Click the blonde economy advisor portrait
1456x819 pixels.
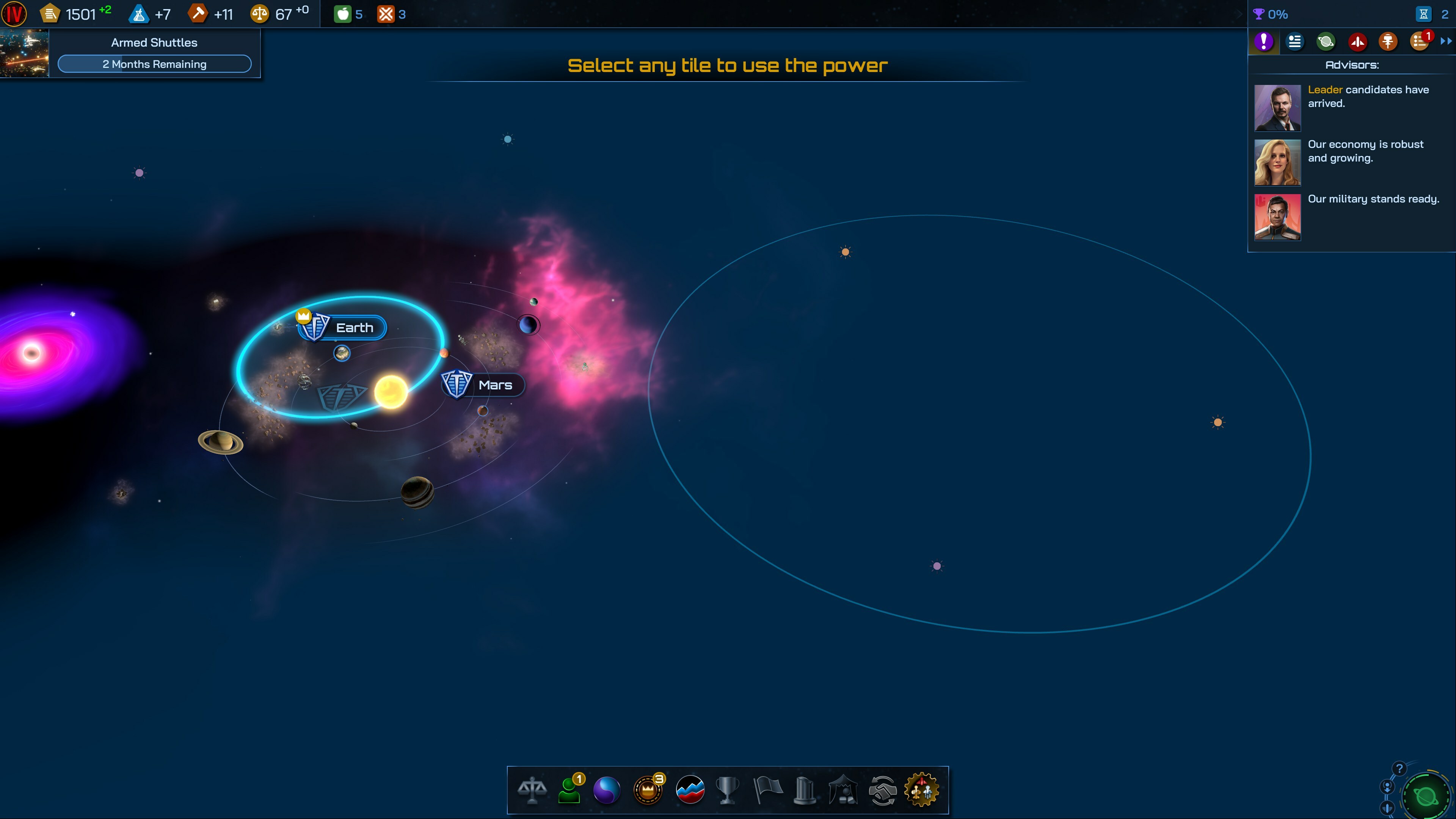pyautogui.click(x=1277, y=163)
